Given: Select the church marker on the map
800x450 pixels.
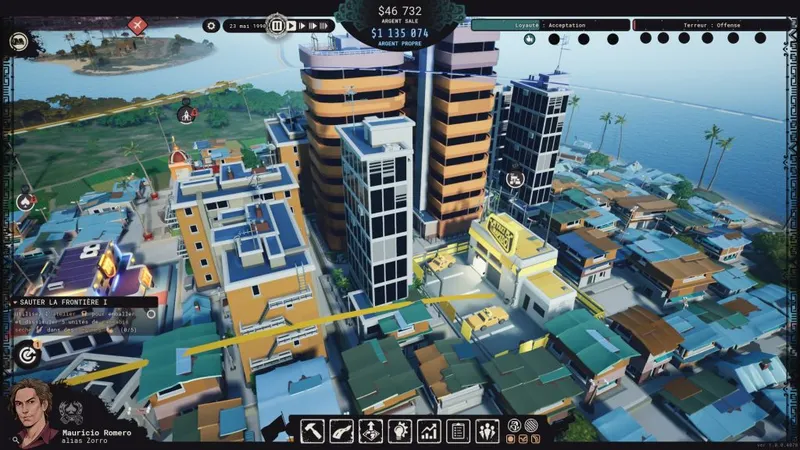Looking at the screenshot, I should click(186, 114).
